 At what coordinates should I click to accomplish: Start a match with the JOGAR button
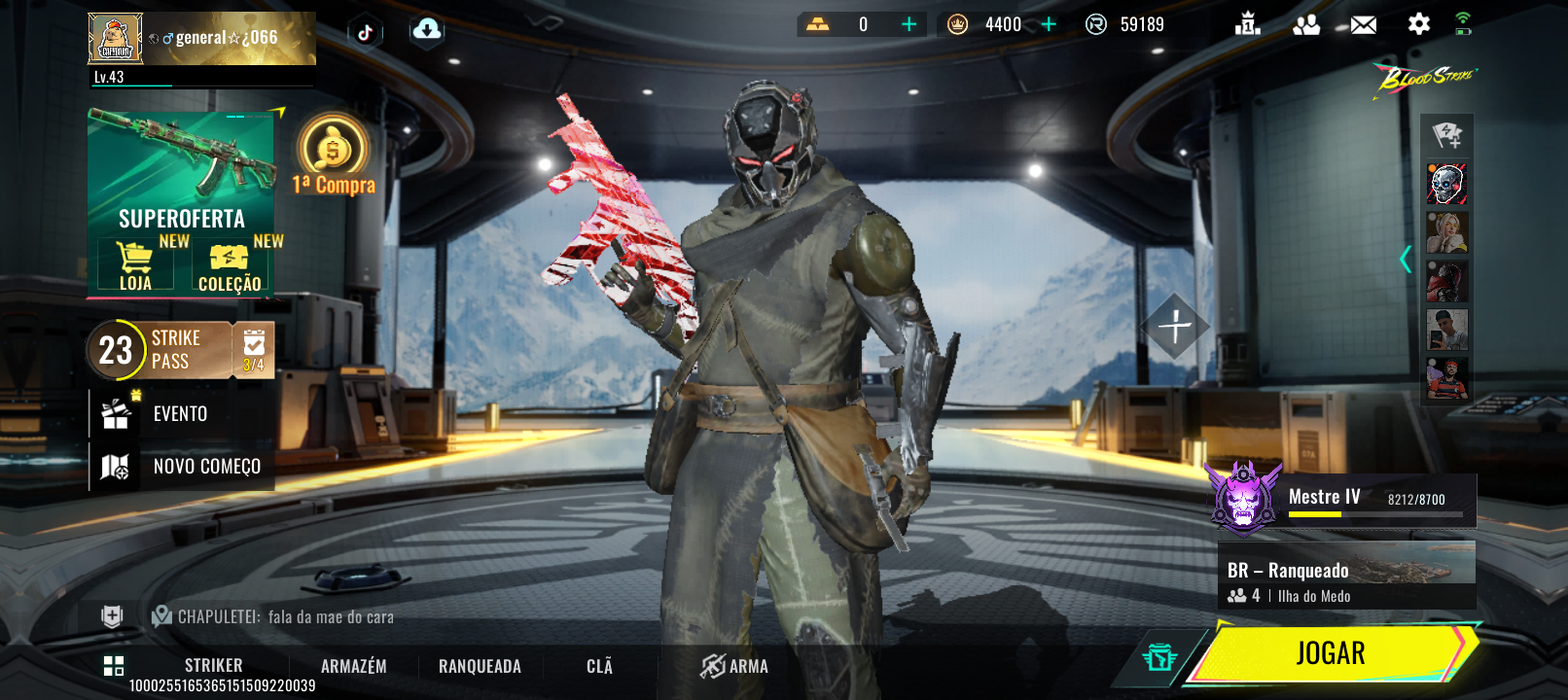pos(1331,653)
